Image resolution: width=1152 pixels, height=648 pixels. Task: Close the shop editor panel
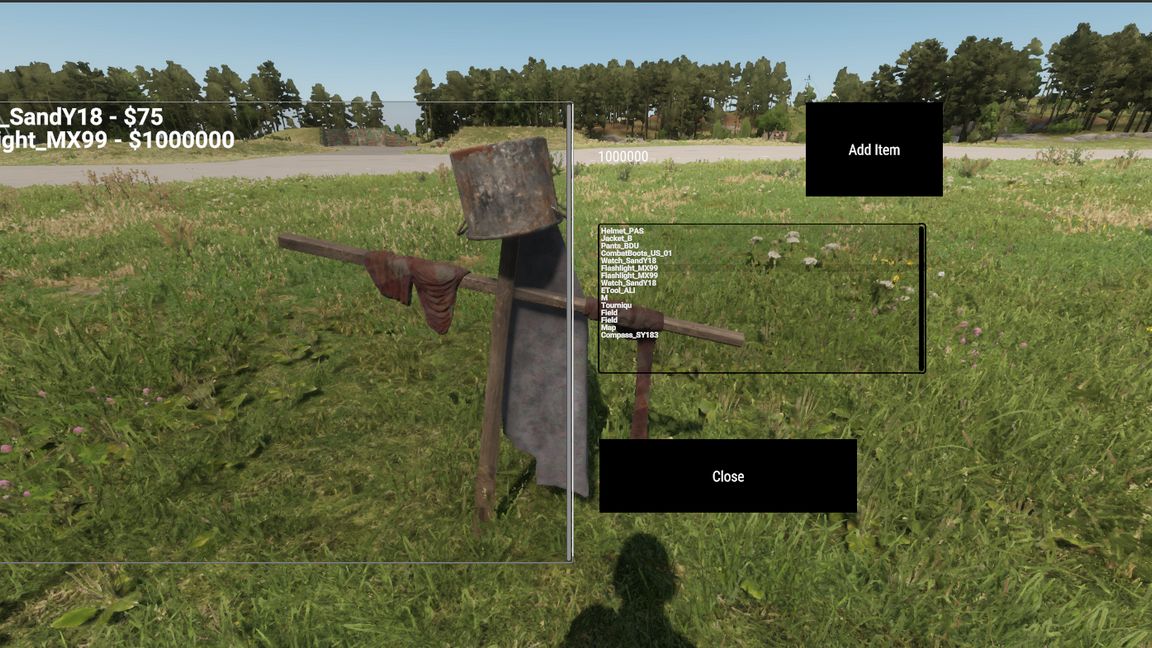728,476
